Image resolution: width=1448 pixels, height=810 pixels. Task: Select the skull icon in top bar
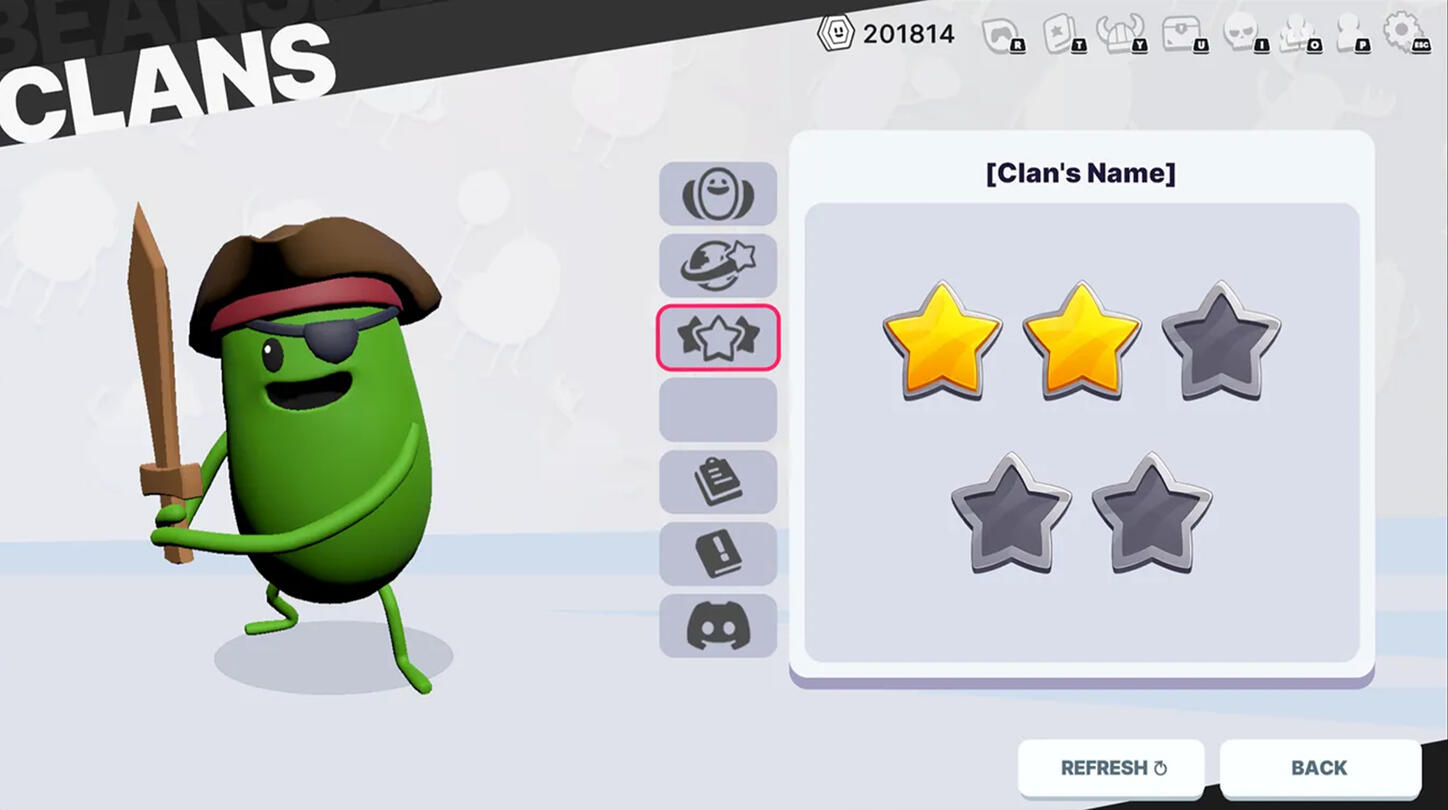[1243, 35]
